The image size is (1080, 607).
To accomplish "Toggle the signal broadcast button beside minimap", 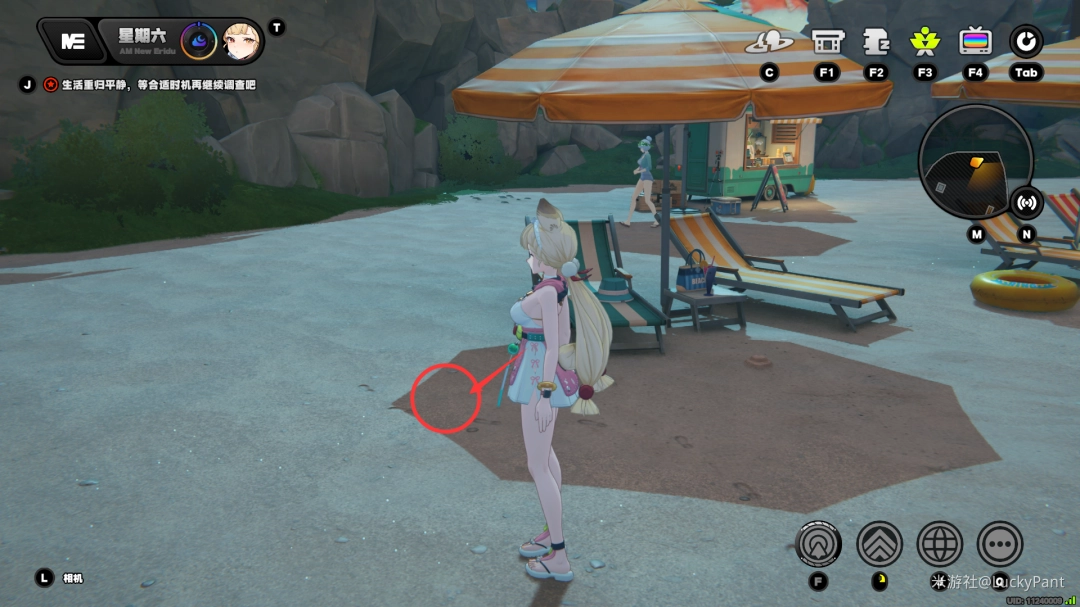I will coord(1026,202).
